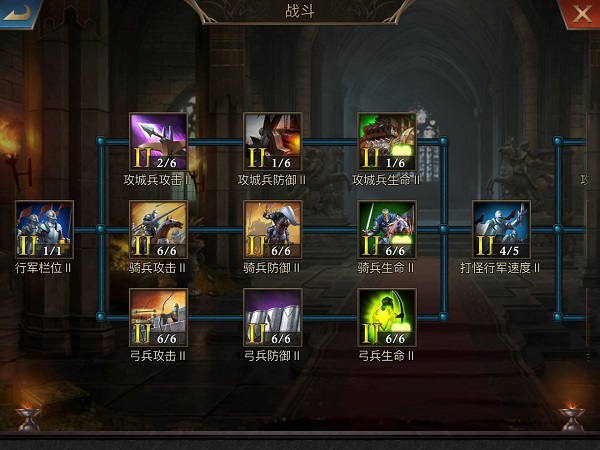Select the 行军栏位 II research icon
The width and height of the screenshot is (600, 450).
click(44, 230)
